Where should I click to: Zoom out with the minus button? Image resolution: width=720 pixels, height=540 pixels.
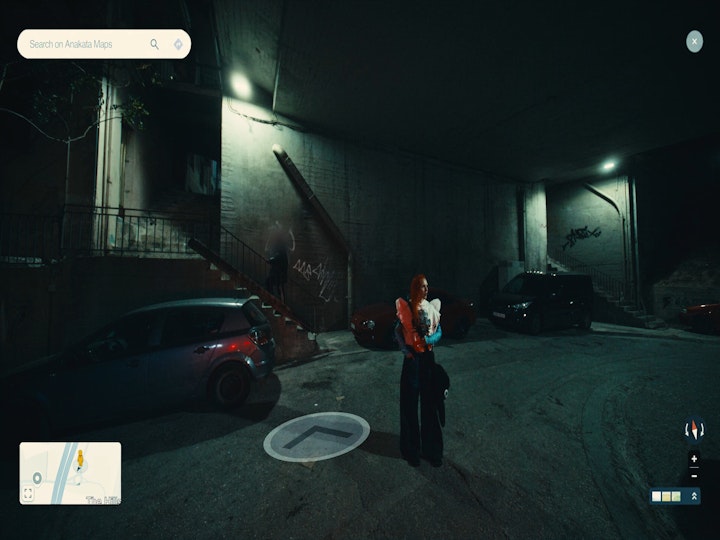coord(694,475)
